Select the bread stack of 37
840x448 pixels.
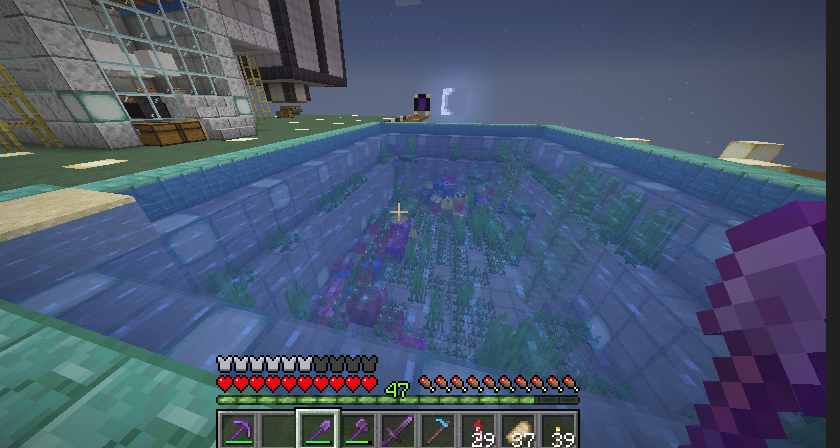pos(518,430)
